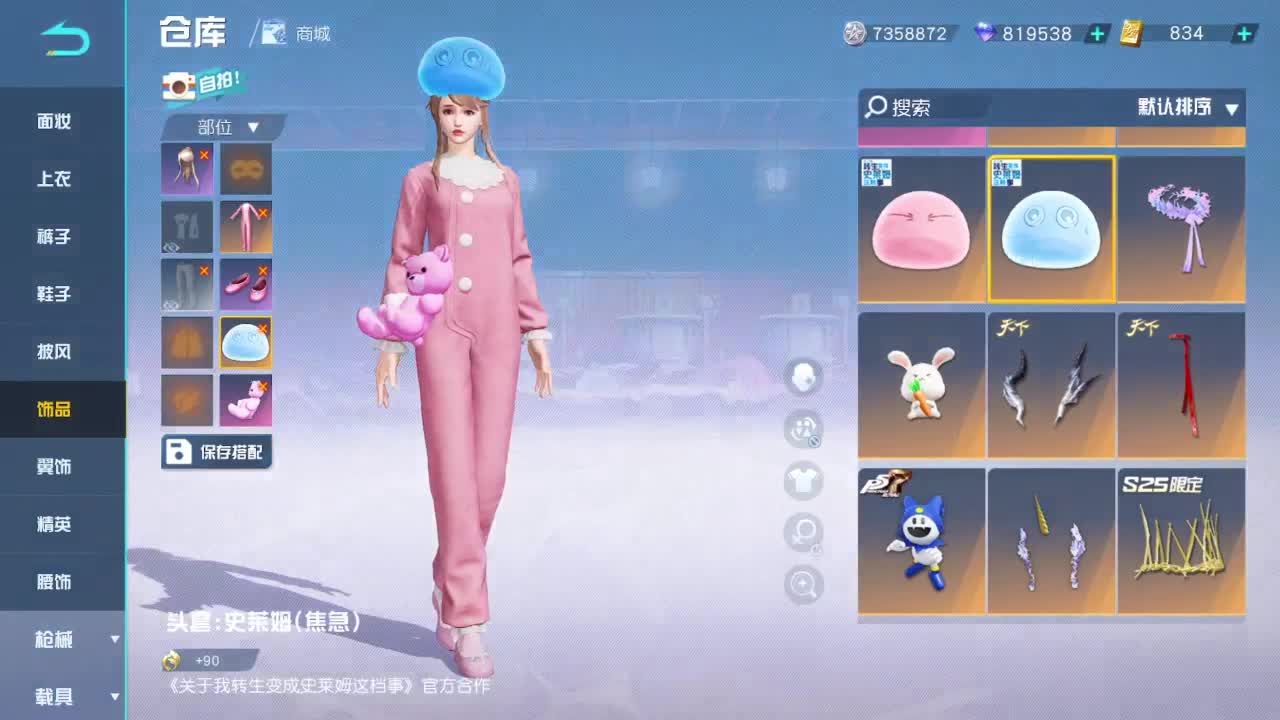Click the plus to add diamonds currency

point(1096,33)
